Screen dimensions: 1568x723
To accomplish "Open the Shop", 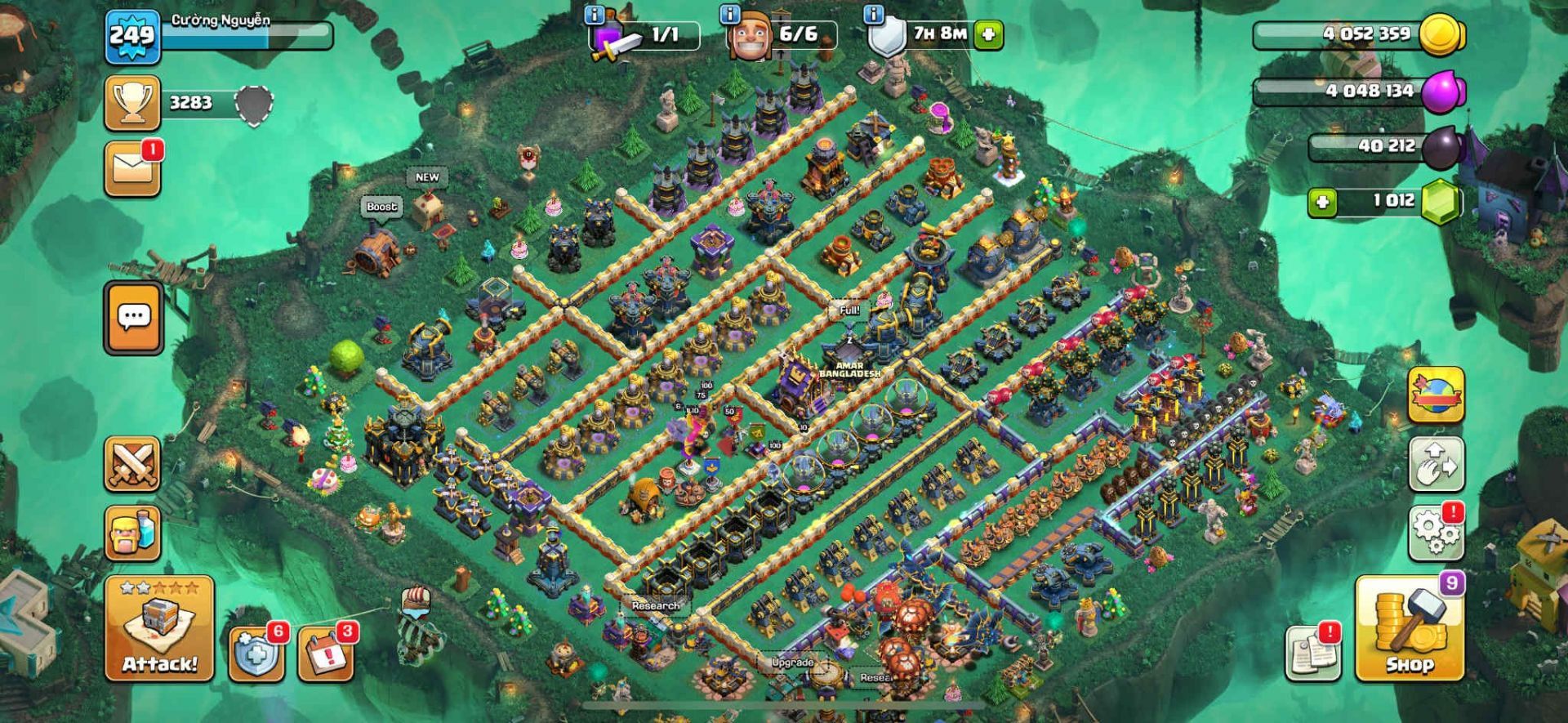I will [1409, 630].
